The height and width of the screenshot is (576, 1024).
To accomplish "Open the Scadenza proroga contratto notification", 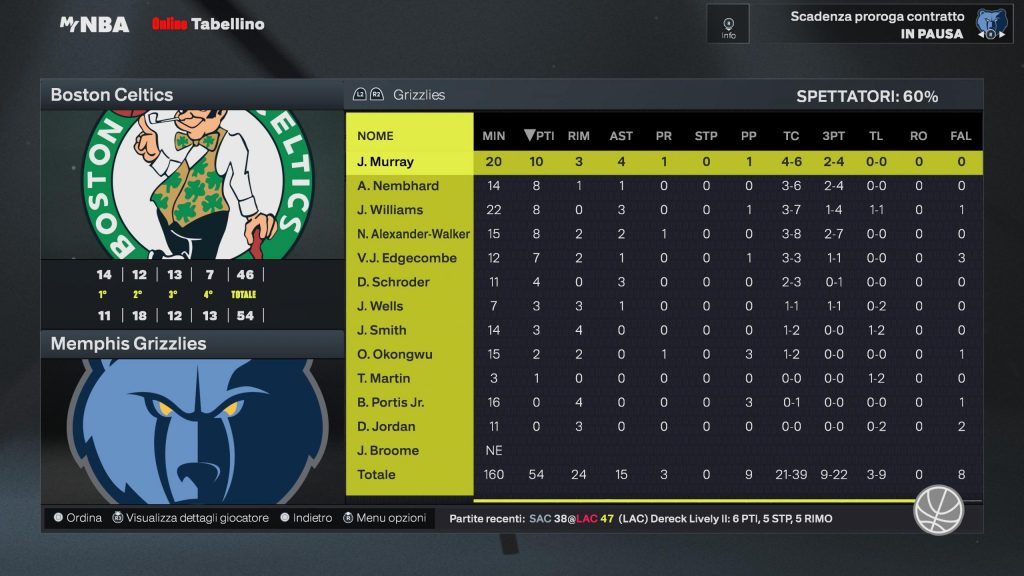I will tap(878, 24).
